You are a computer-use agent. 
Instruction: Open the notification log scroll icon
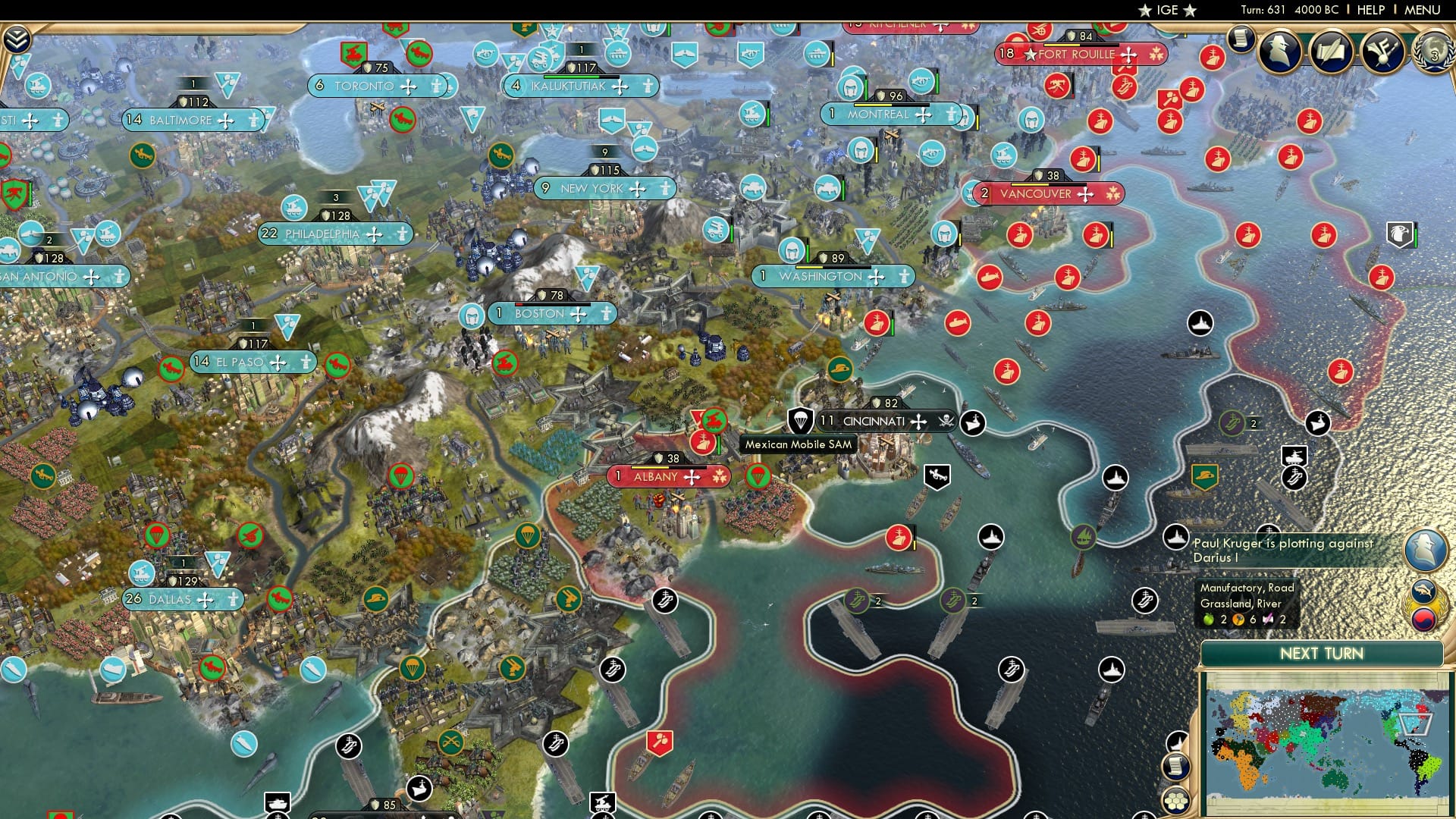tap(1242, 39)
